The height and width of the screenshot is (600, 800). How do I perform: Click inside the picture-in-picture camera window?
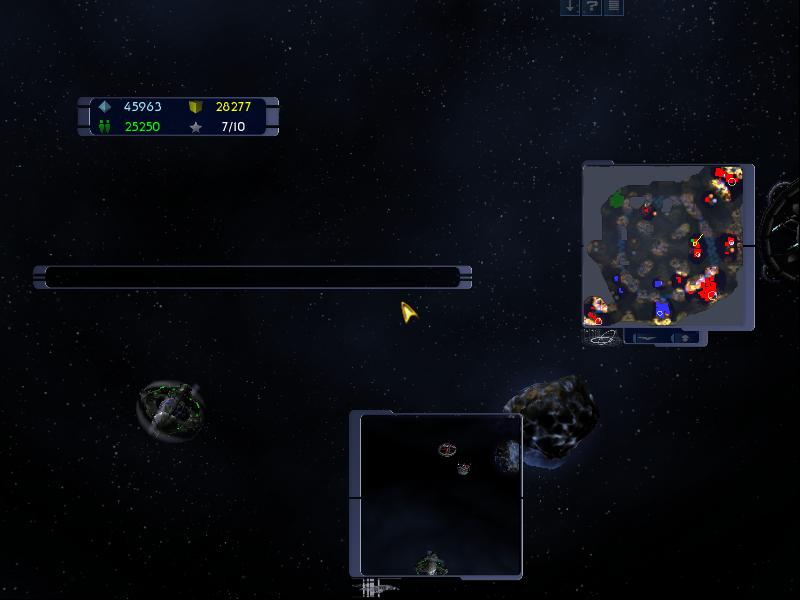[441, 495]
